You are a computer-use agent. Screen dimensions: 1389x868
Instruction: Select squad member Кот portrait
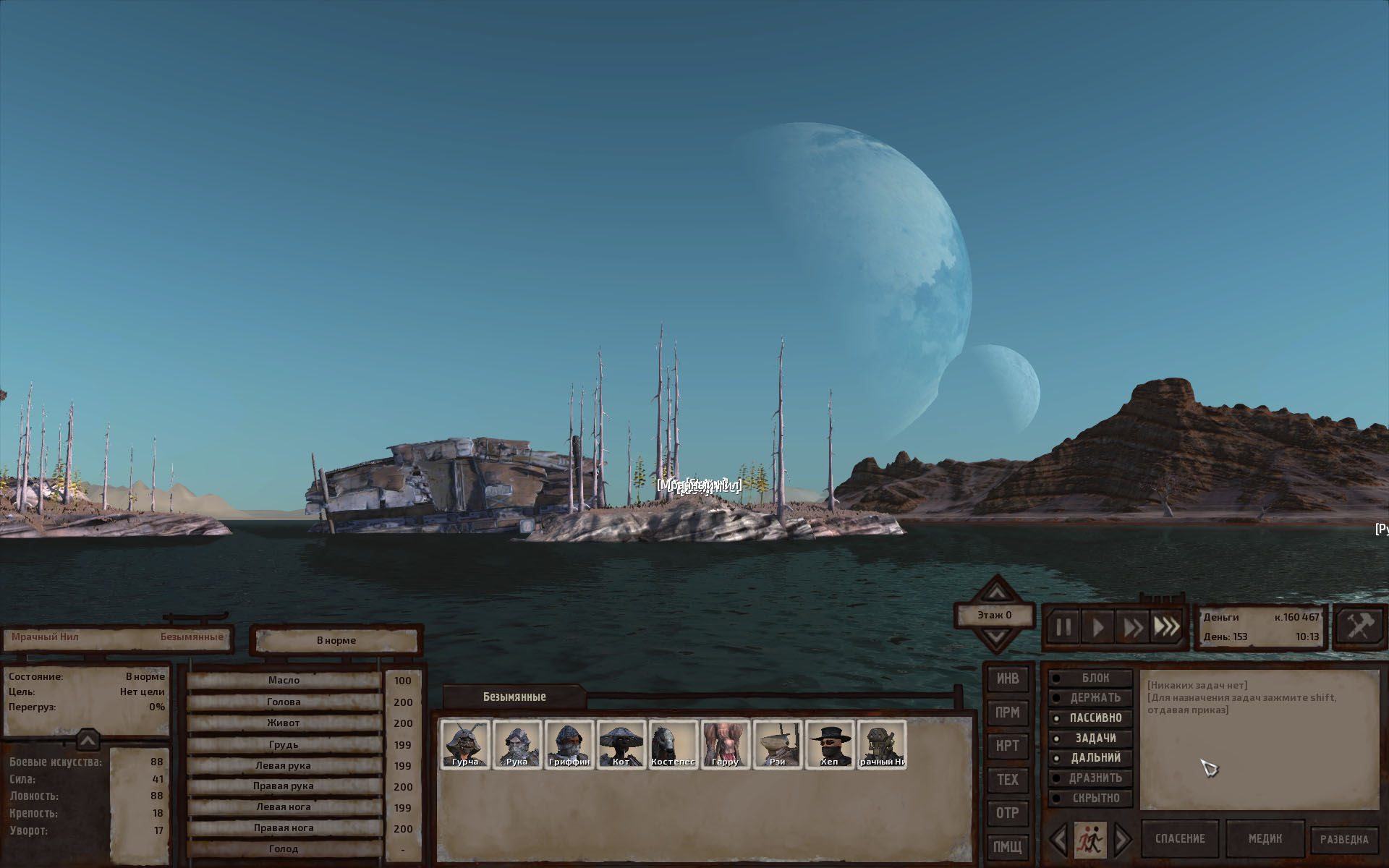point(621,744)
